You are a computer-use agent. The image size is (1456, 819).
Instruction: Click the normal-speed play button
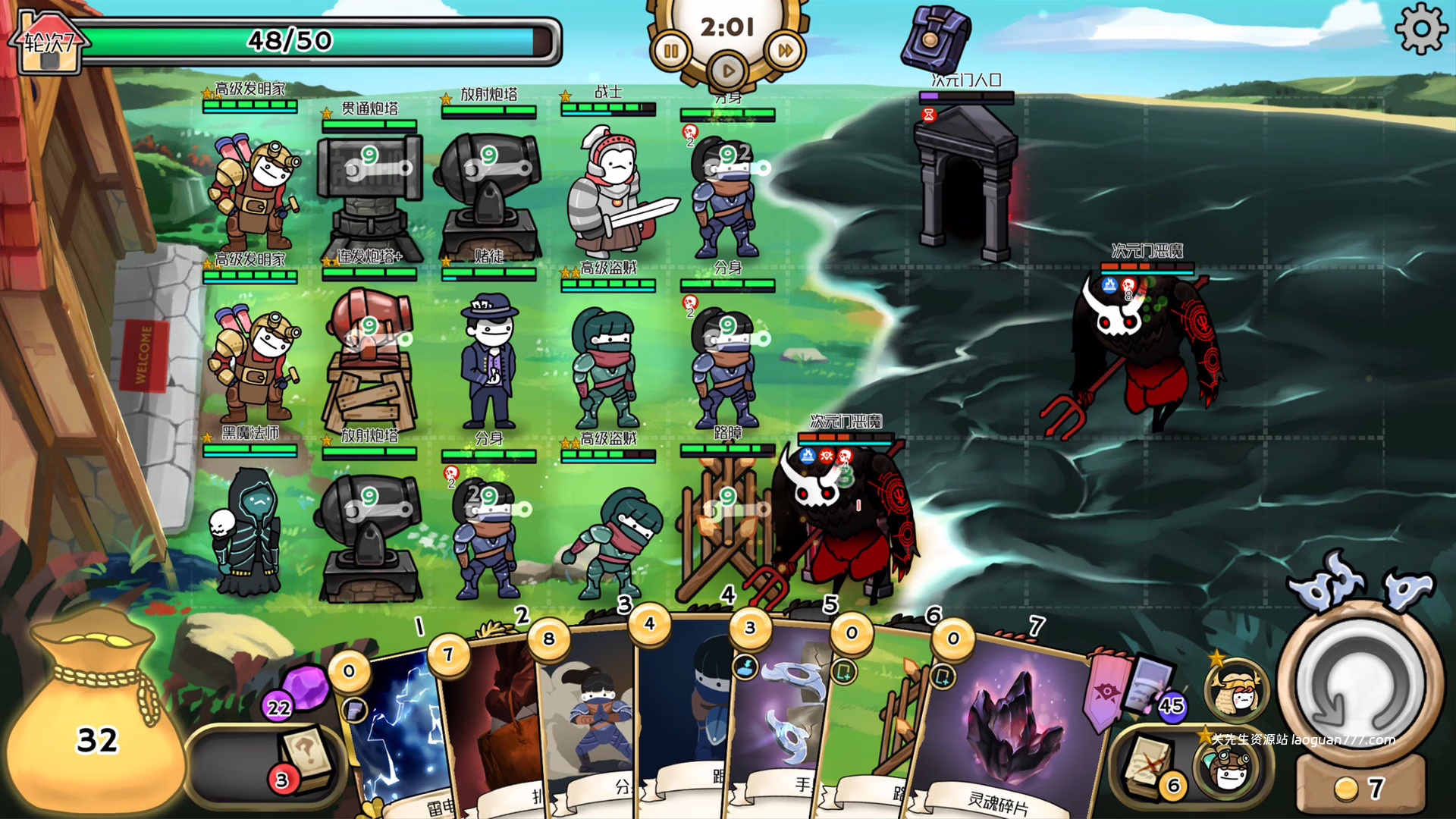(728, 71)
